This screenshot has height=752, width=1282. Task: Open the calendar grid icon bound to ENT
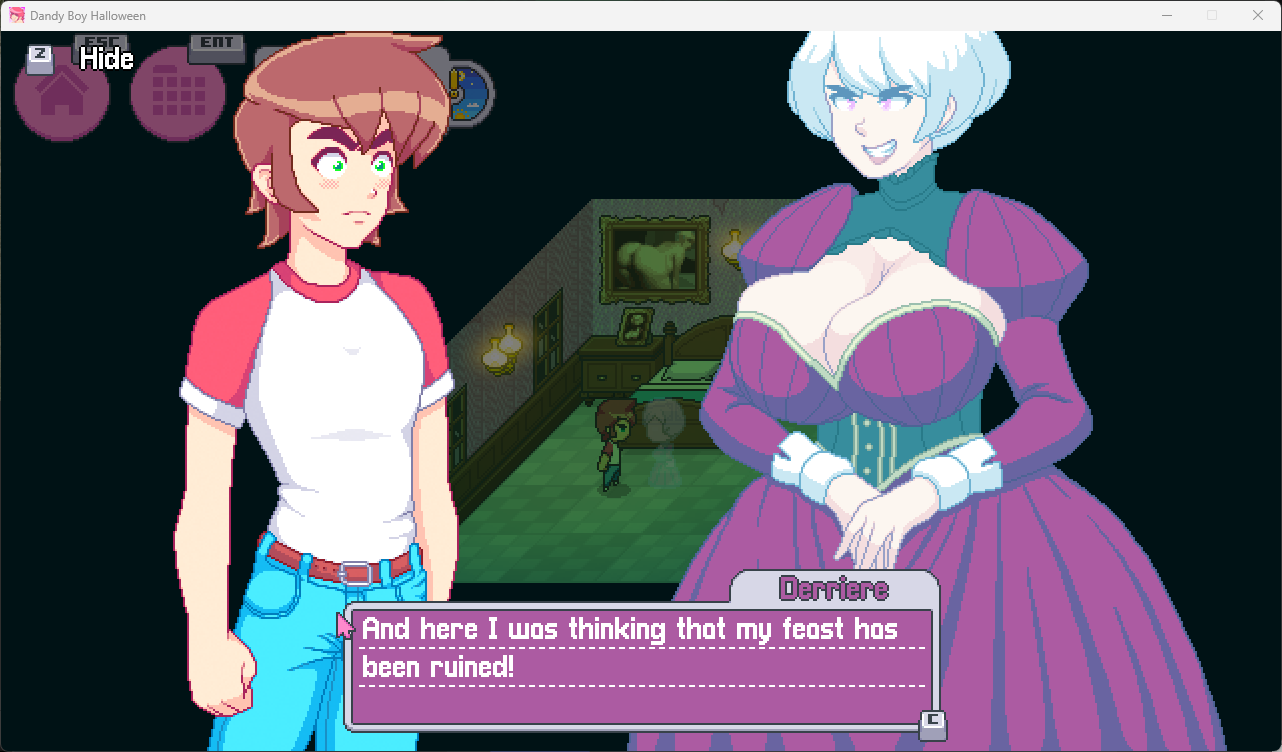tap(177, 92)
